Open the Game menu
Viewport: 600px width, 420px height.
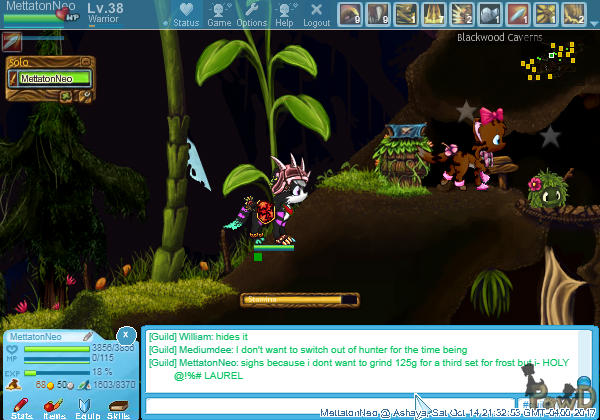219,14
